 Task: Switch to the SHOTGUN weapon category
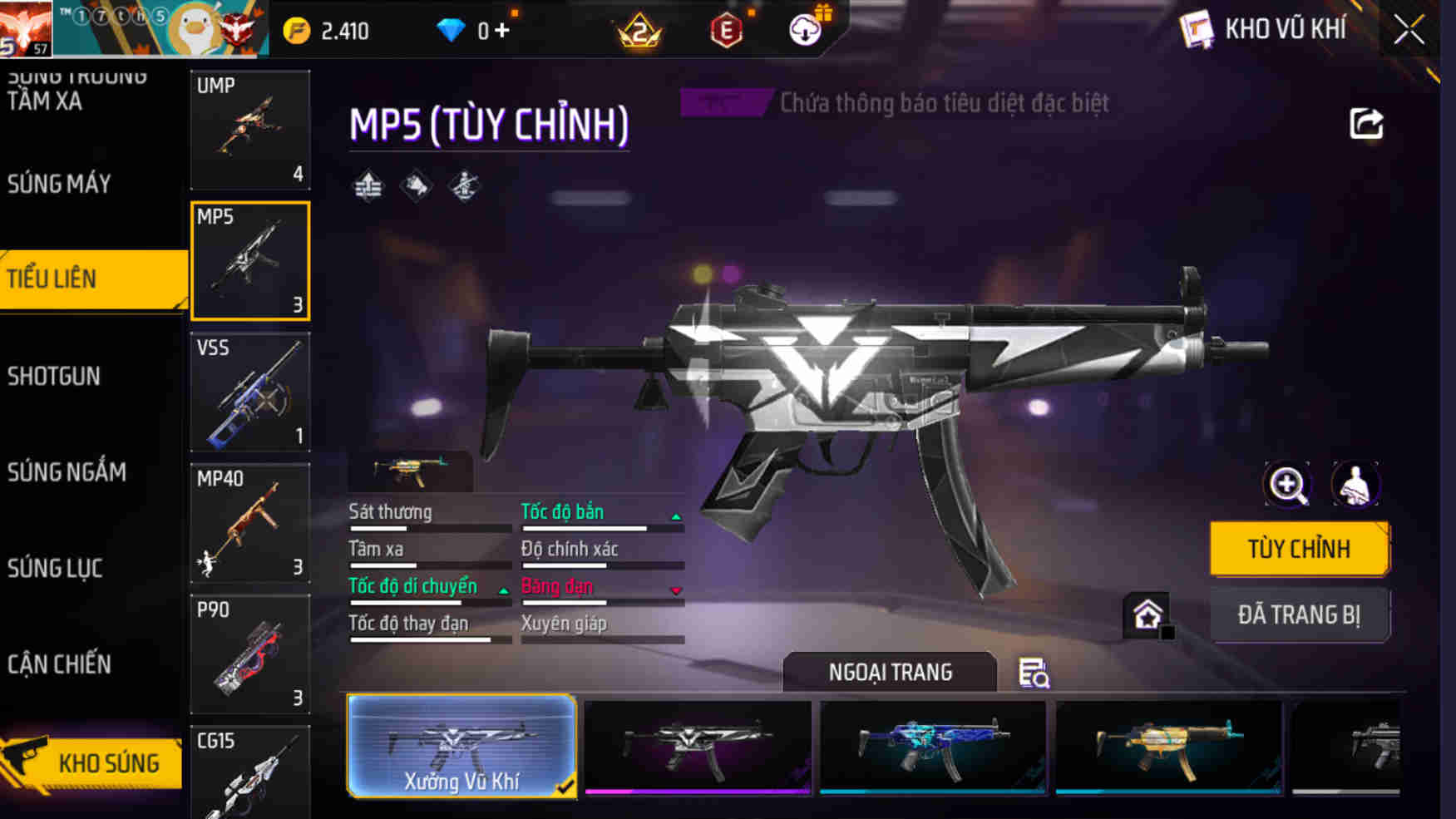(x=54, y=376)
